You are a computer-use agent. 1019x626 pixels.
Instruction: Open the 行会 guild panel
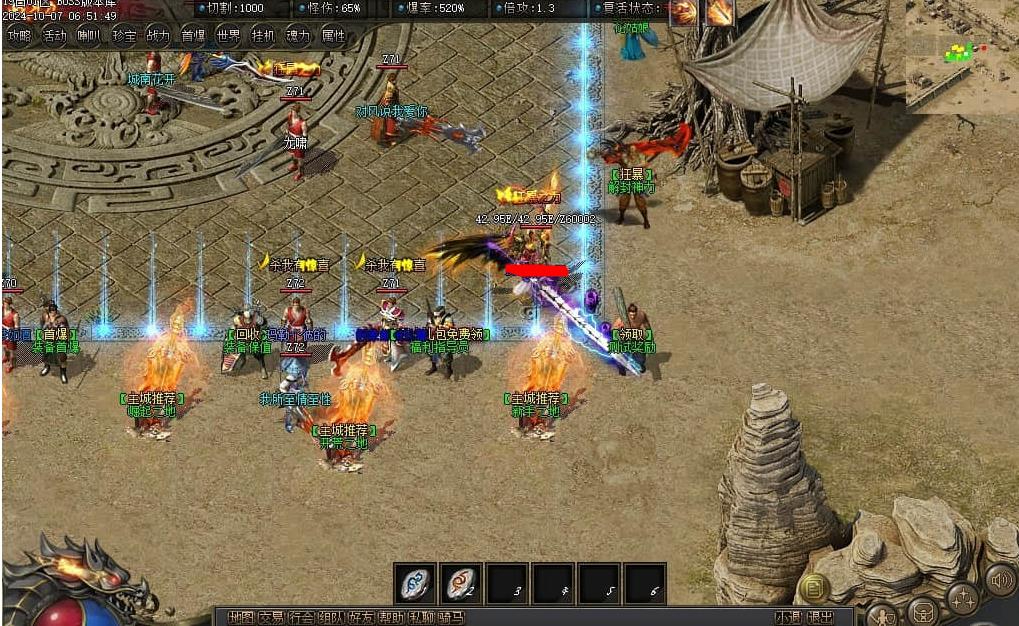tap(301, 617)
